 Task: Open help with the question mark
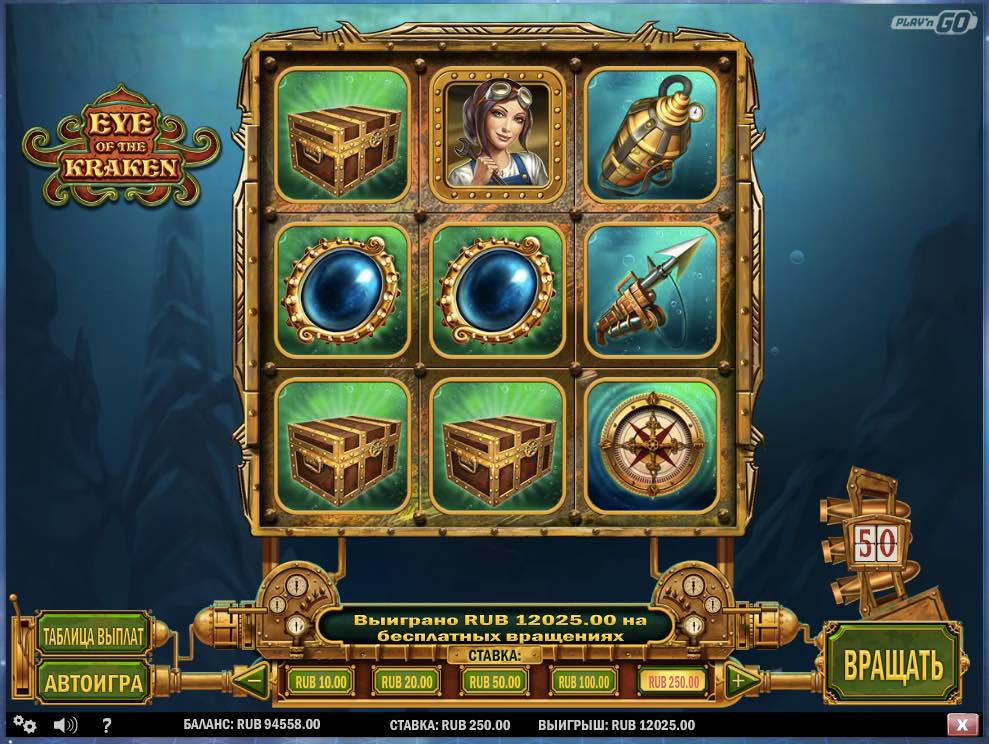[x=107, y=725]
